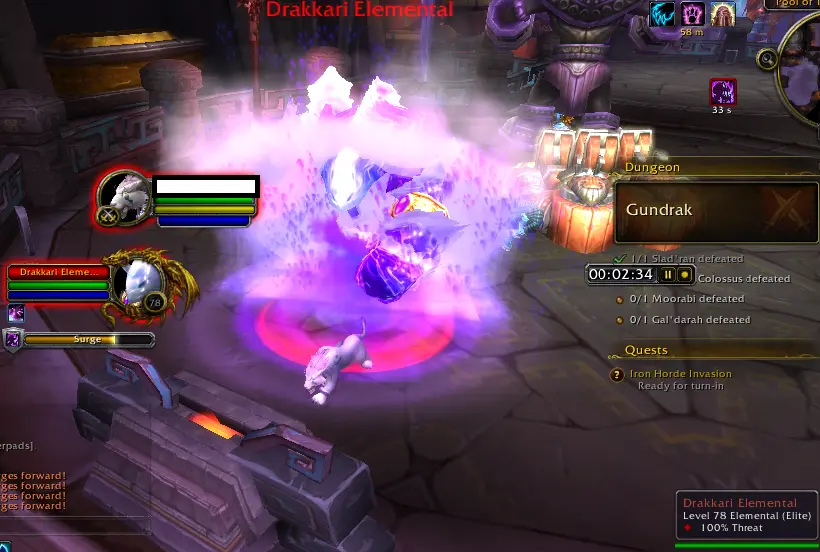820x552 pixels.
Task: Reset the stopwatch with the round button
Action: pos(685,274)
